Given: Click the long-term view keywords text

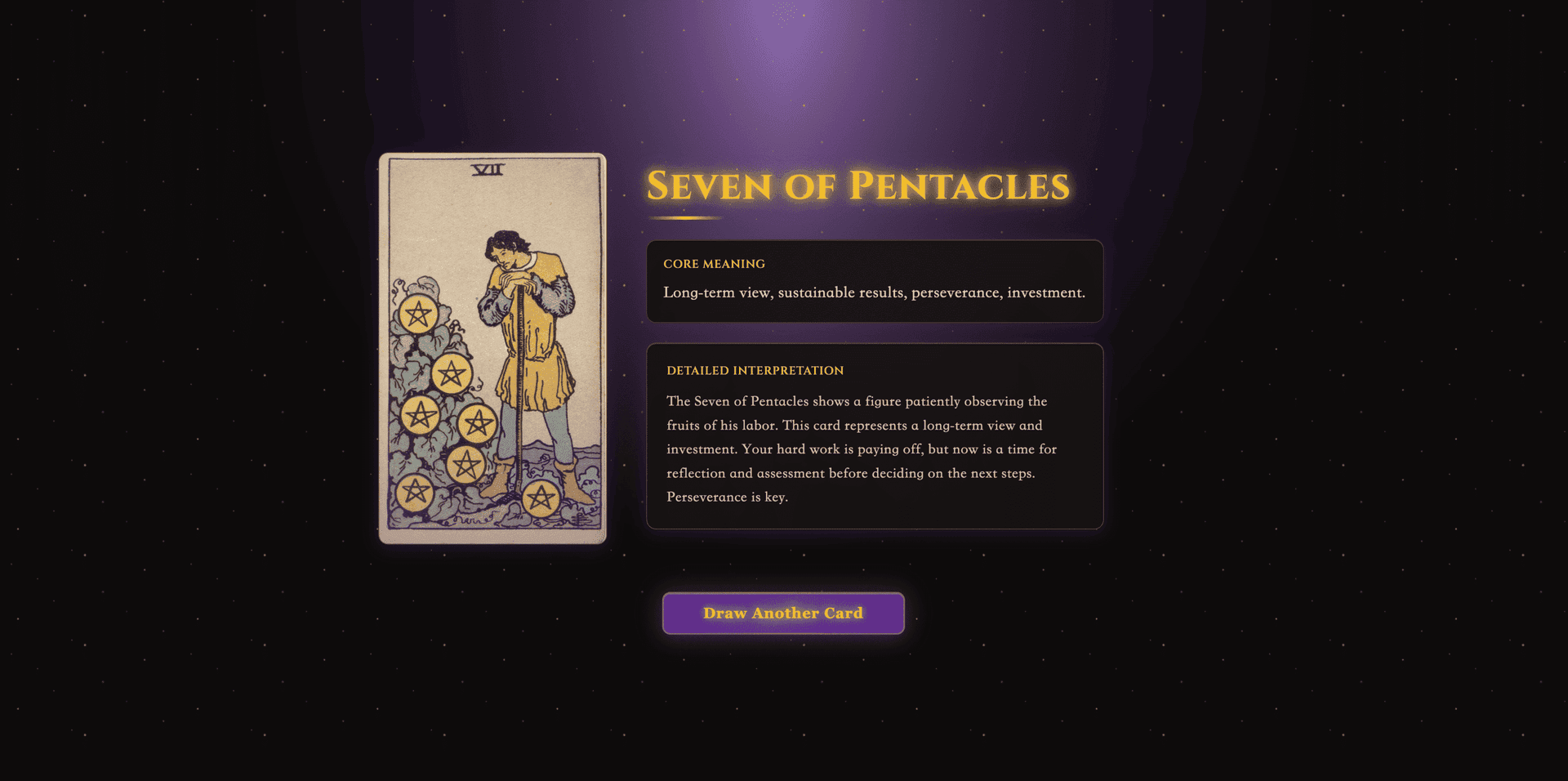Looking at the screenshot, I should pos(874,292).
